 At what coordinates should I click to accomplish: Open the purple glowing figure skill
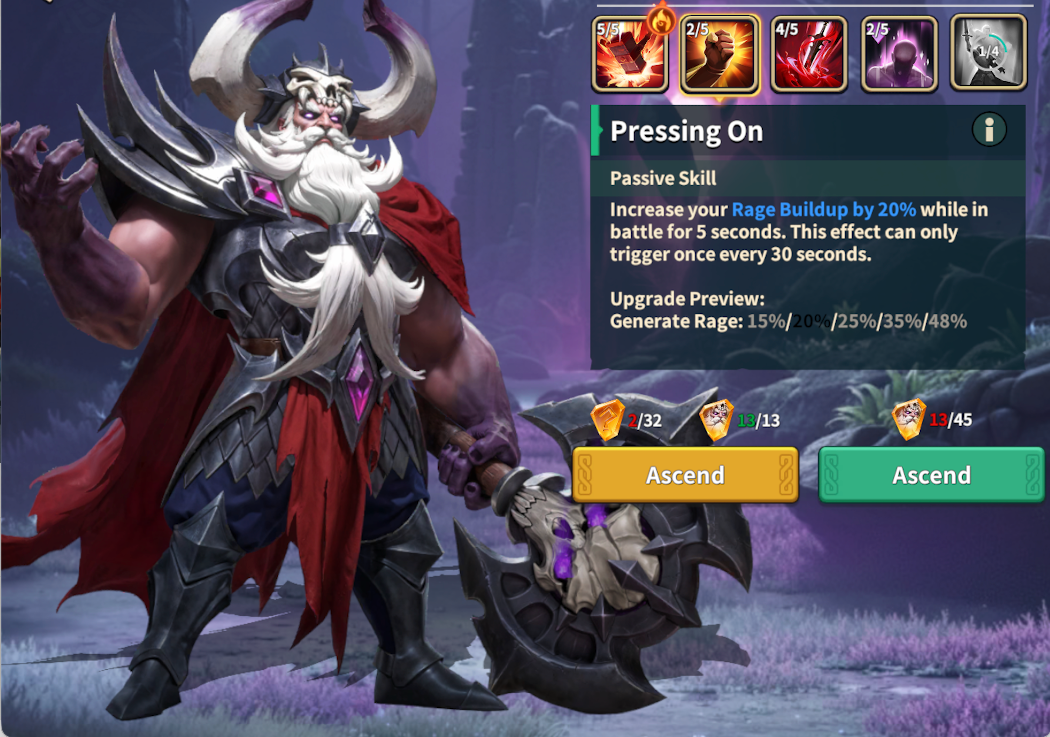(x=899, y=54)
